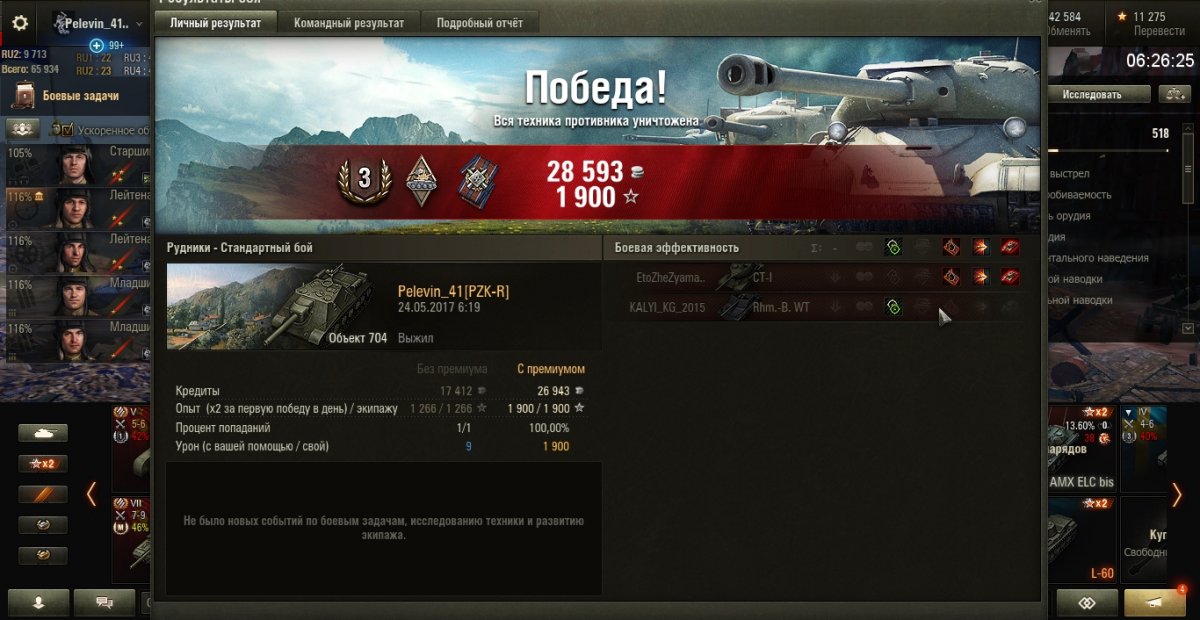This screenshot has height=620, width=1200.
Task: Select the Личный результат tab
Action: click(215, 23)
